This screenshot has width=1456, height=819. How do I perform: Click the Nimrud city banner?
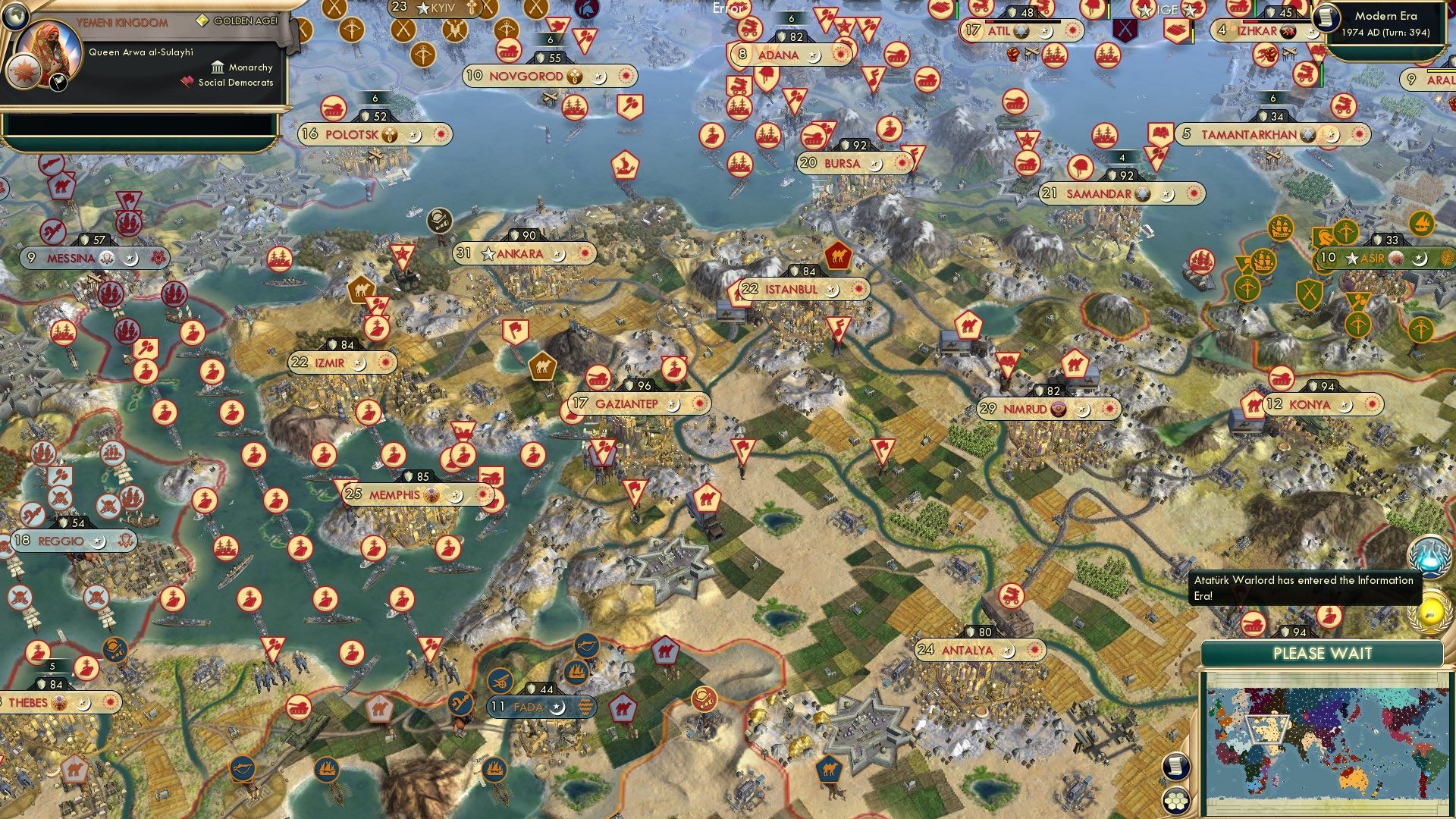click(x=1039, y=408)
